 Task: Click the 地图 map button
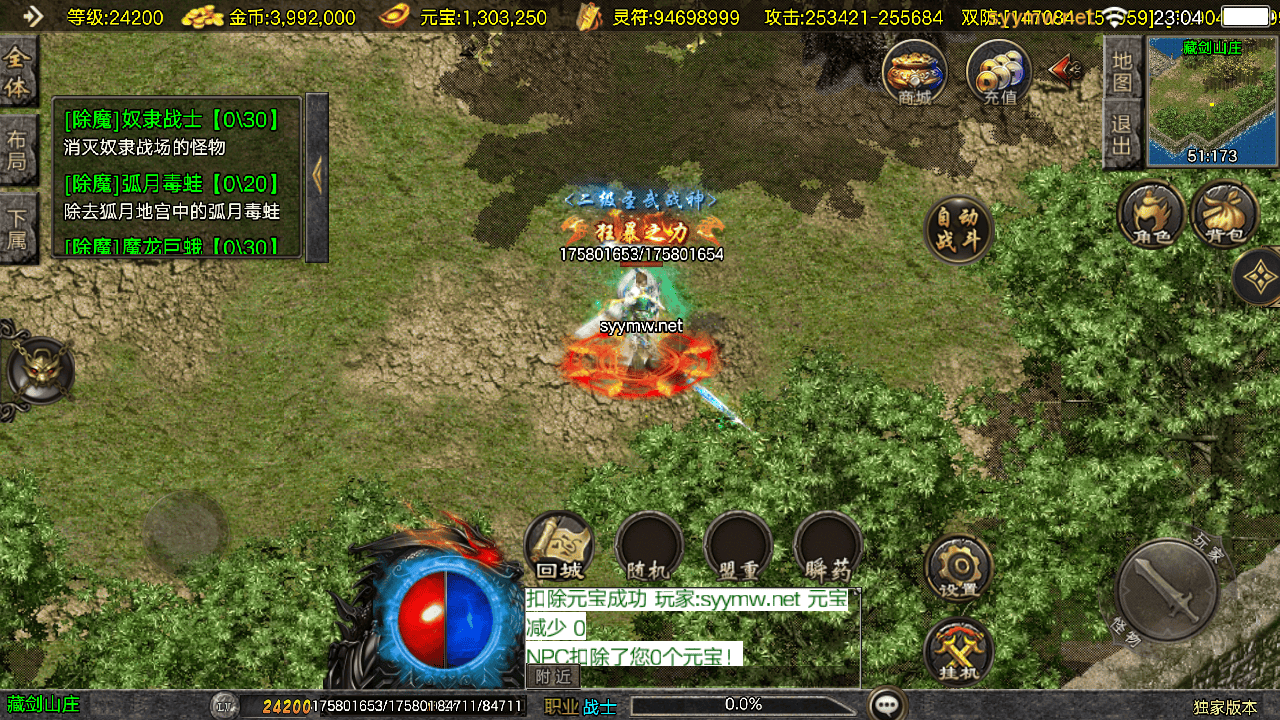point(1122,70)
